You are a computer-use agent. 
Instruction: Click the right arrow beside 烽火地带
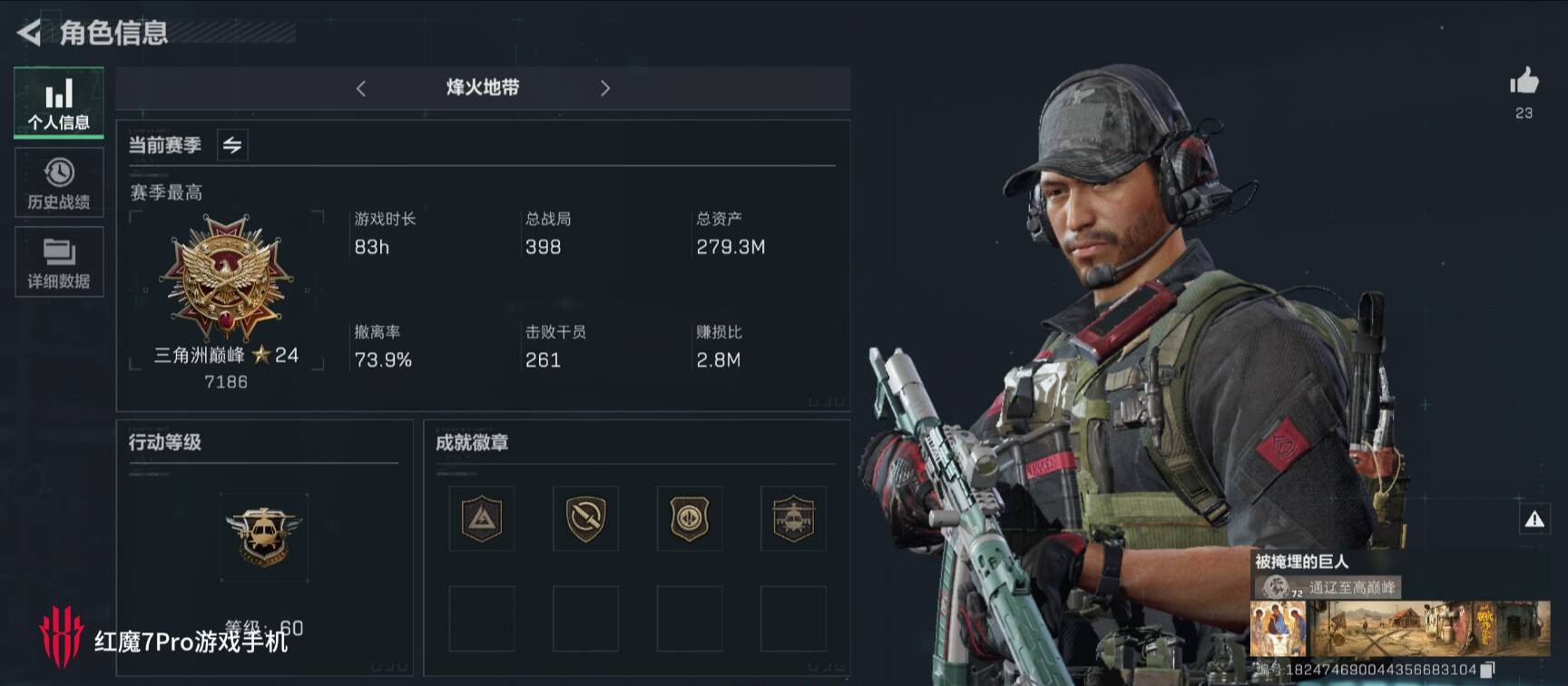(x=605, y=88)
